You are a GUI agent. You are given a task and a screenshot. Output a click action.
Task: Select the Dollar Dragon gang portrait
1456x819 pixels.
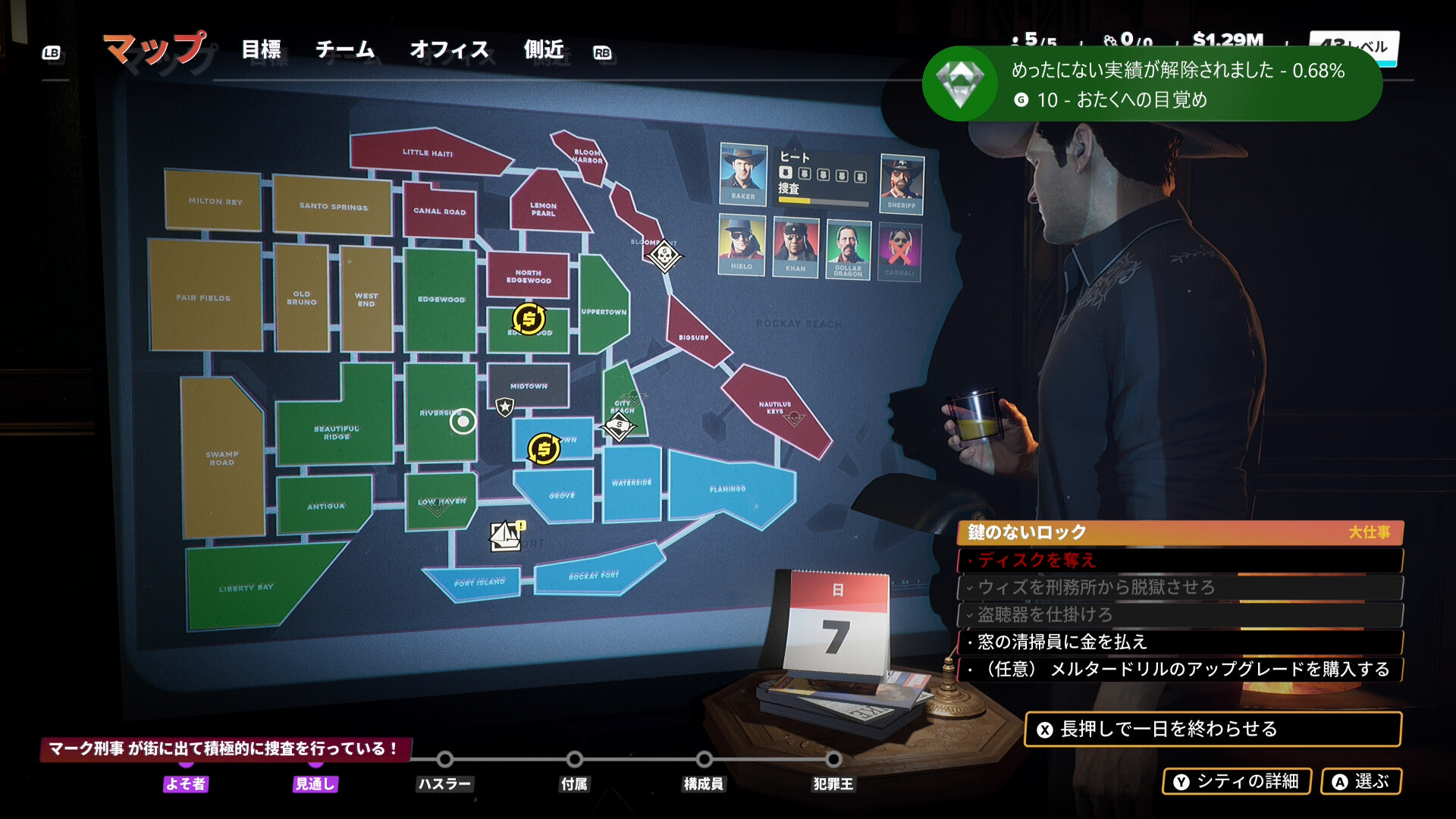coord(848,248)
